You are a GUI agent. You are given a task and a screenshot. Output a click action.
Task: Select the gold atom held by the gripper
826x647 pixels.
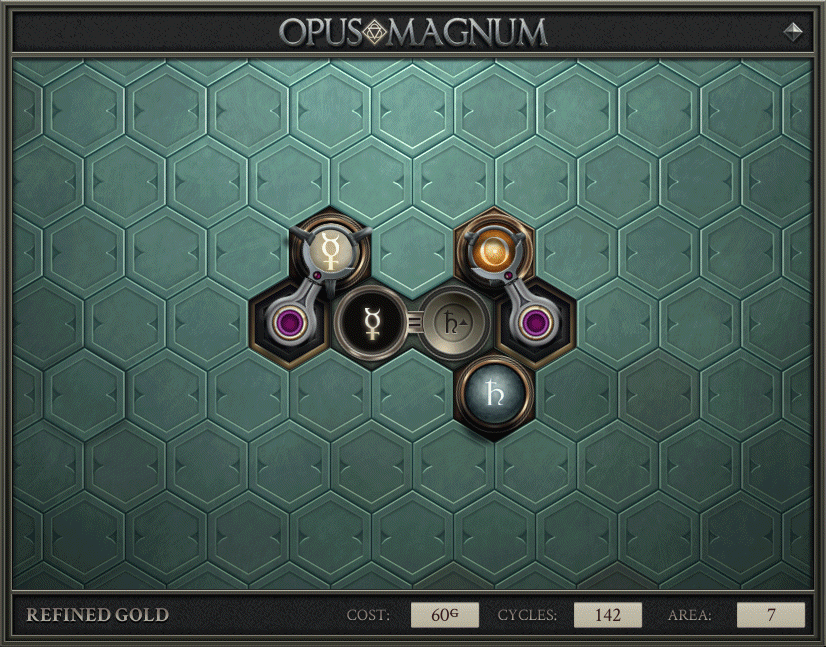(494, 248)
